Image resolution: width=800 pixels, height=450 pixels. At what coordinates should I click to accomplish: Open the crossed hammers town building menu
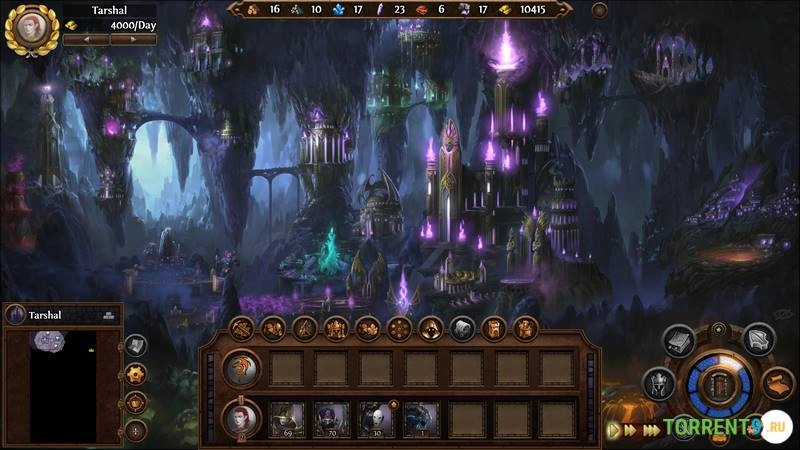[241, 328]
